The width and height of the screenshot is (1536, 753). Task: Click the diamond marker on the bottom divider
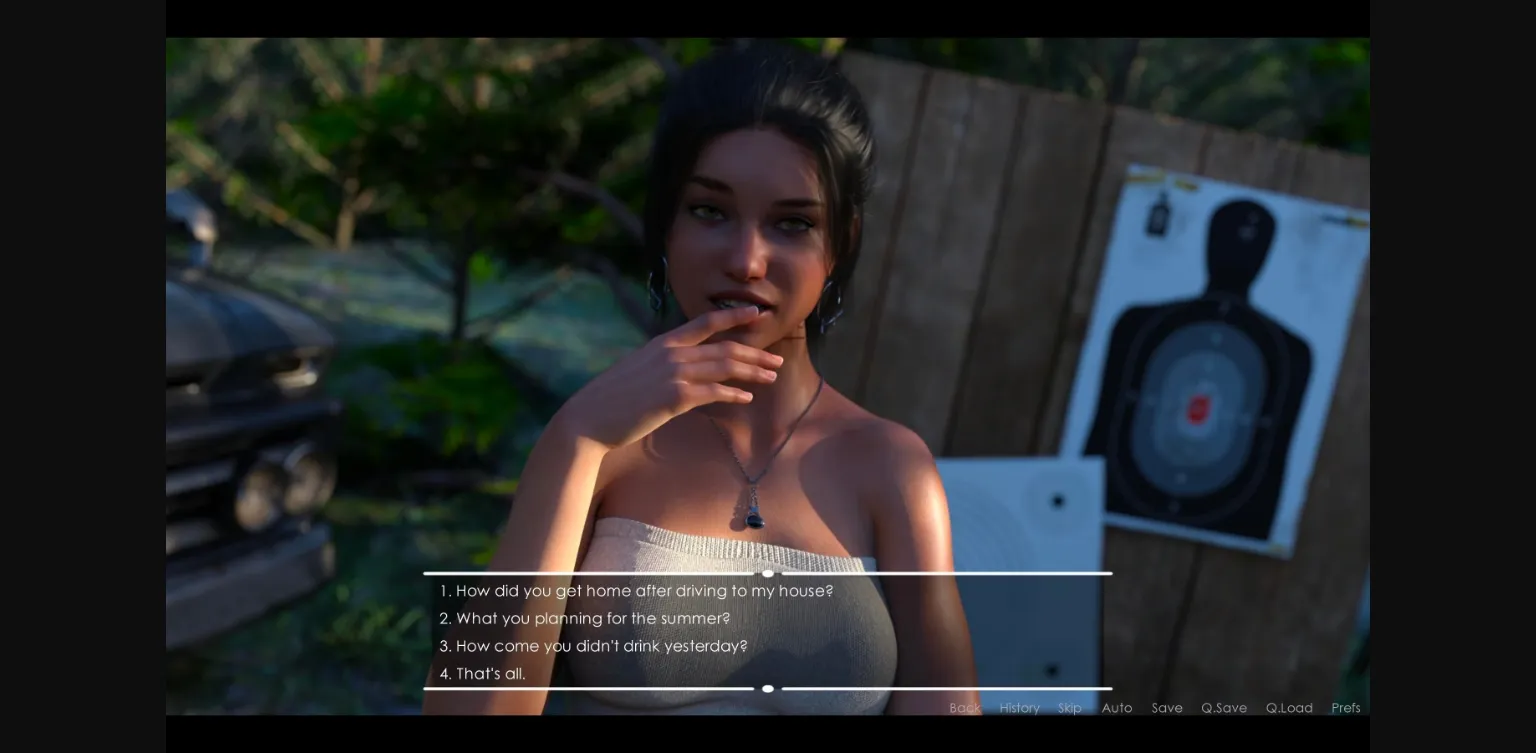point(768,689)
